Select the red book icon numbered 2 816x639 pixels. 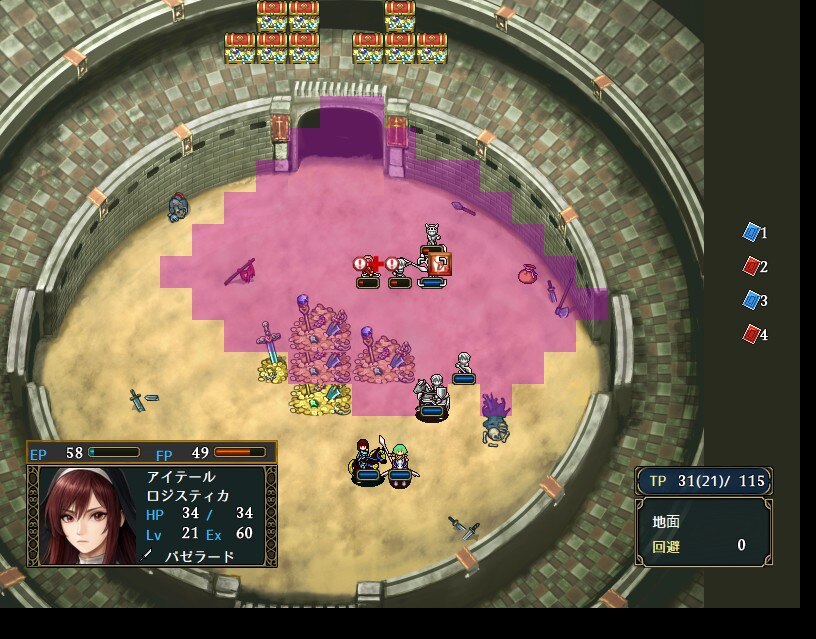point(751,267)
